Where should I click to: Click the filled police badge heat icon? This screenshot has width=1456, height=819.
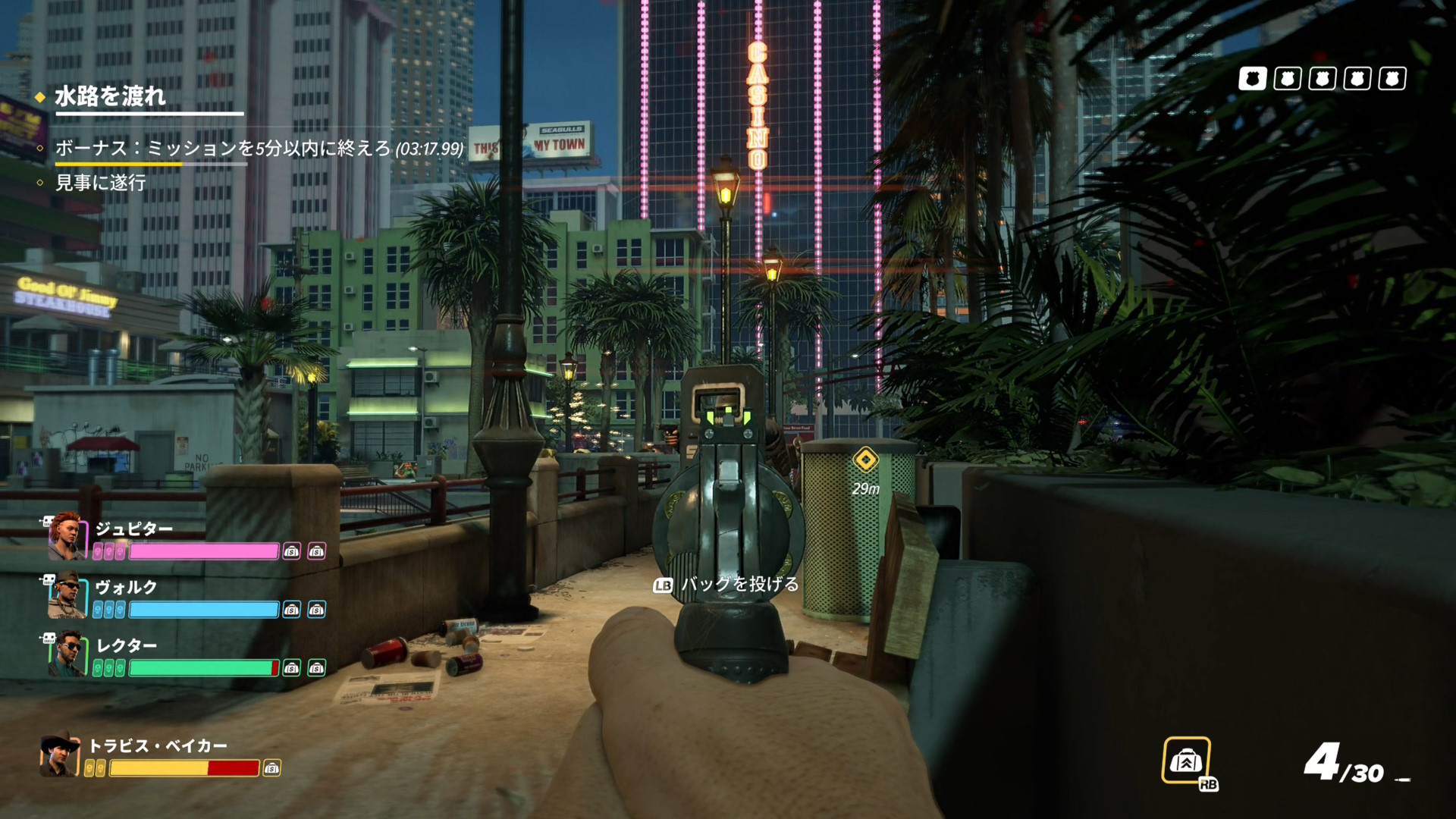click(1252, 79)
